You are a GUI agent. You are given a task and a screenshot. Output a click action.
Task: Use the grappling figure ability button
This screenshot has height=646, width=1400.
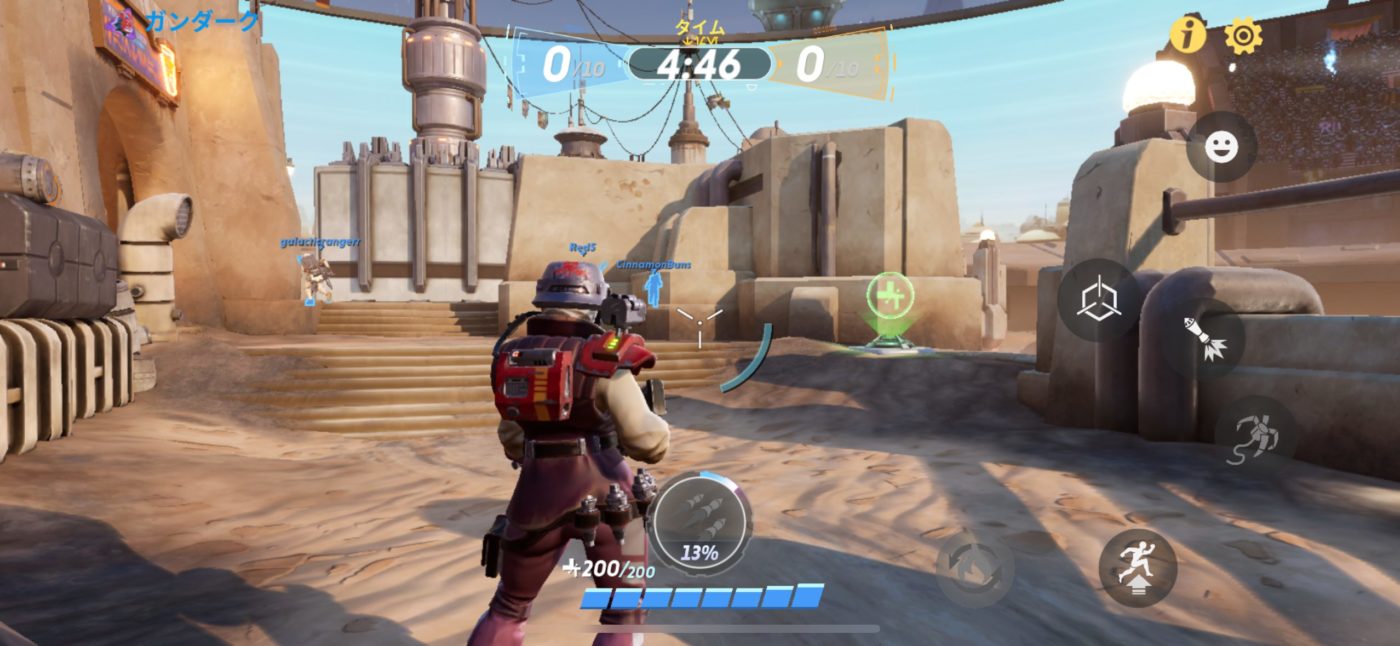pos(1256,435)
